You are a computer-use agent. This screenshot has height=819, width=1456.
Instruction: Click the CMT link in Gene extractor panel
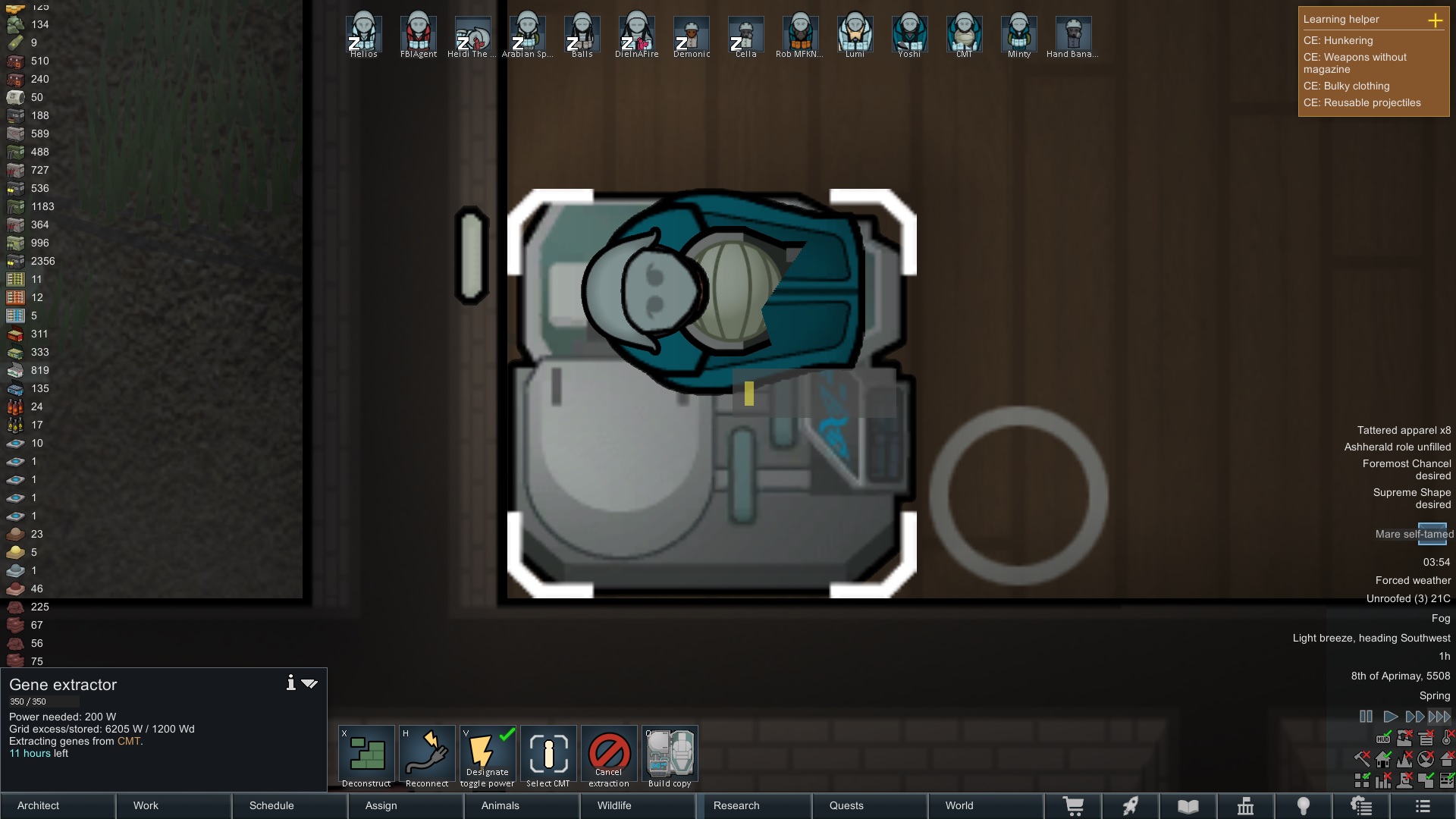pos(129,741)
